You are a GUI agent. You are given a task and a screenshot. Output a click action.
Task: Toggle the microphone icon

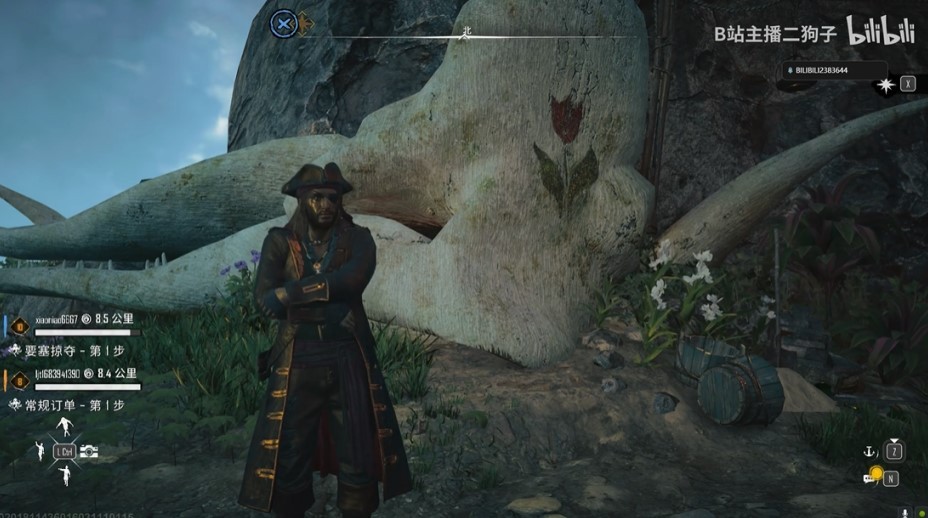click(x=906, y=512)
